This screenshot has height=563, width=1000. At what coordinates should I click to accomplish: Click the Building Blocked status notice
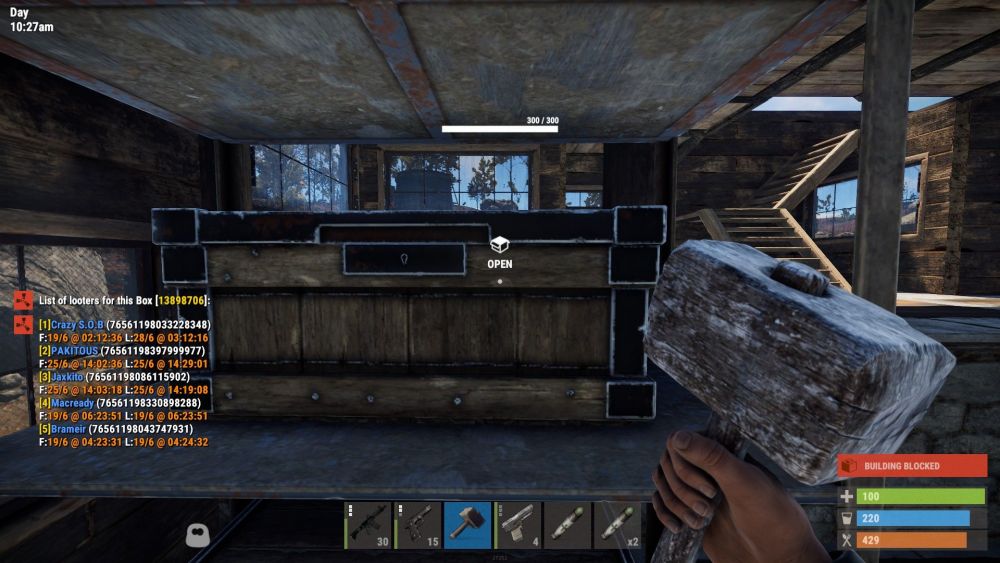point(912,466)
